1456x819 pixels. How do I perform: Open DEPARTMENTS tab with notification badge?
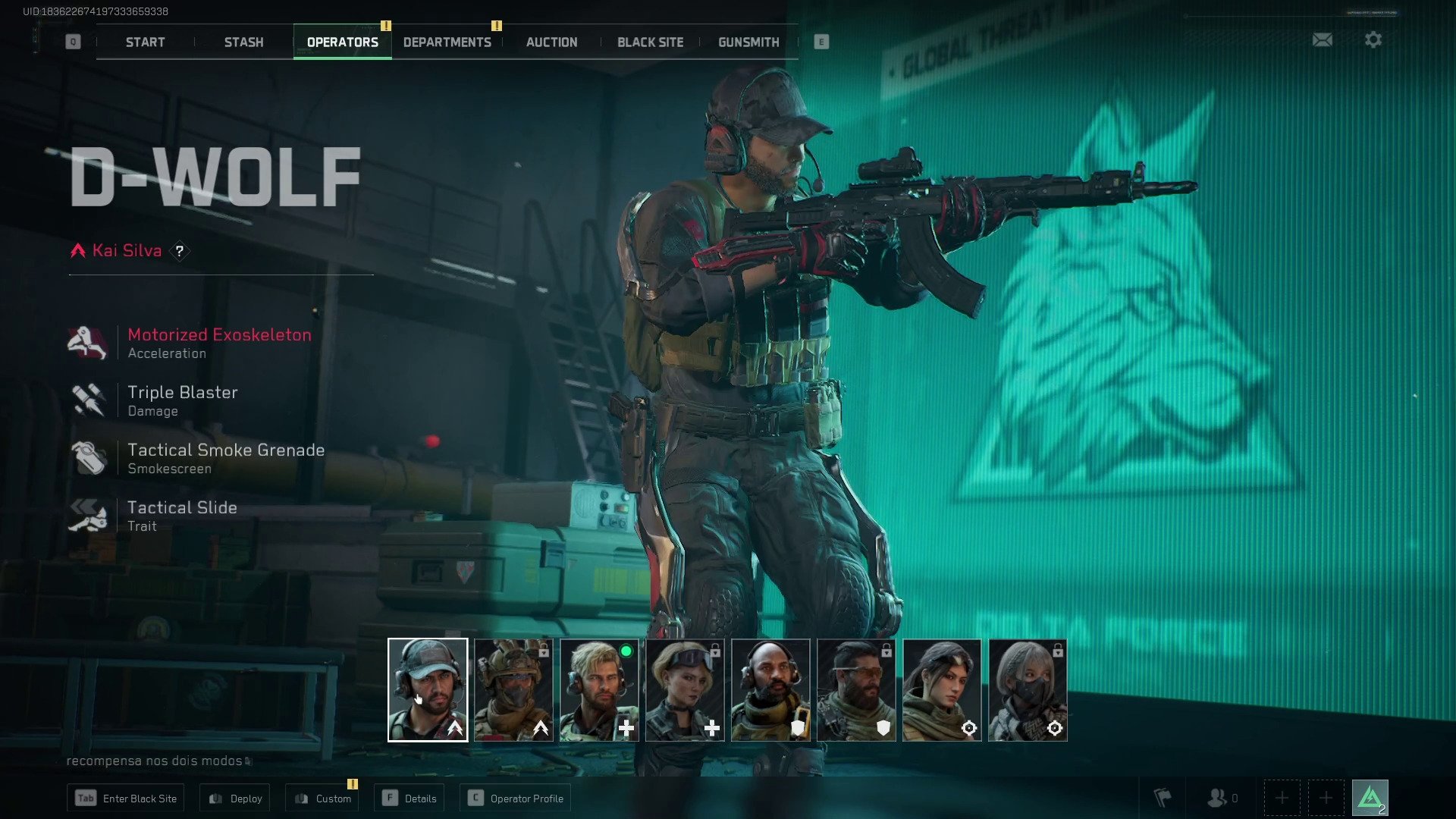(x=447, y=42)
